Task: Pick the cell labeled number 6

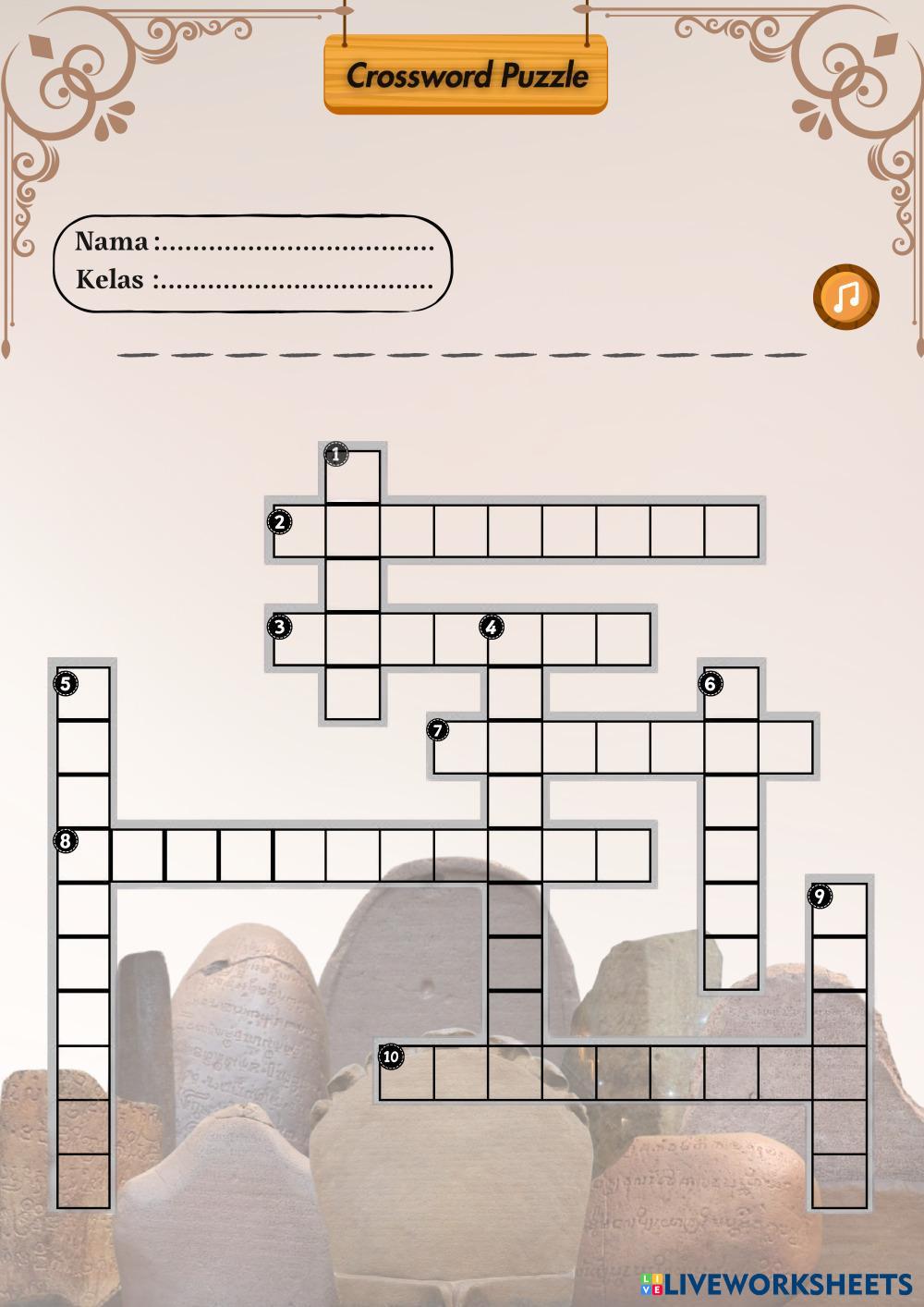Action: tap(731, 693)
